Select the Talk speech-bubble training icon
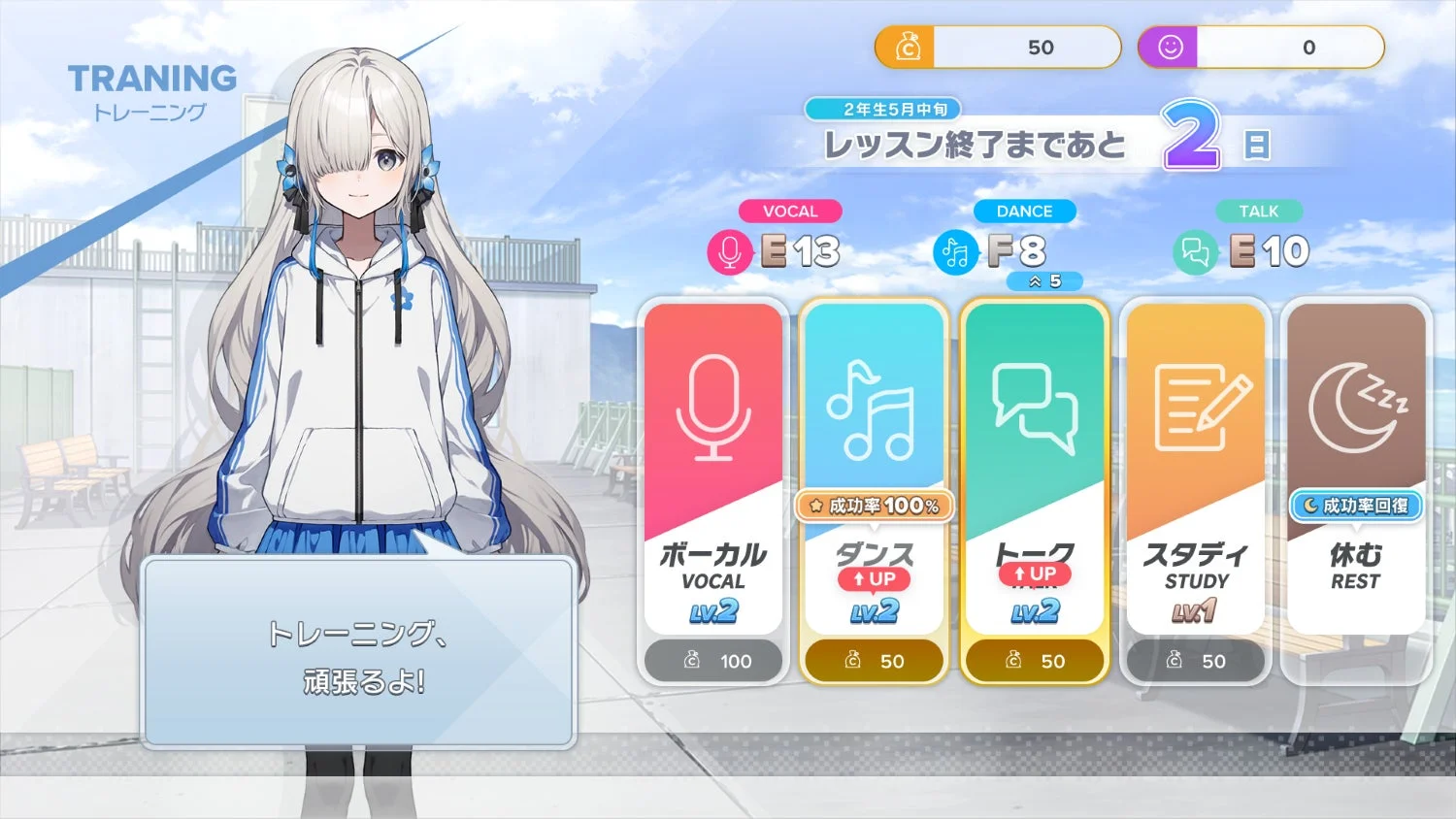1456x819 pixels. tap(1035, 408)
